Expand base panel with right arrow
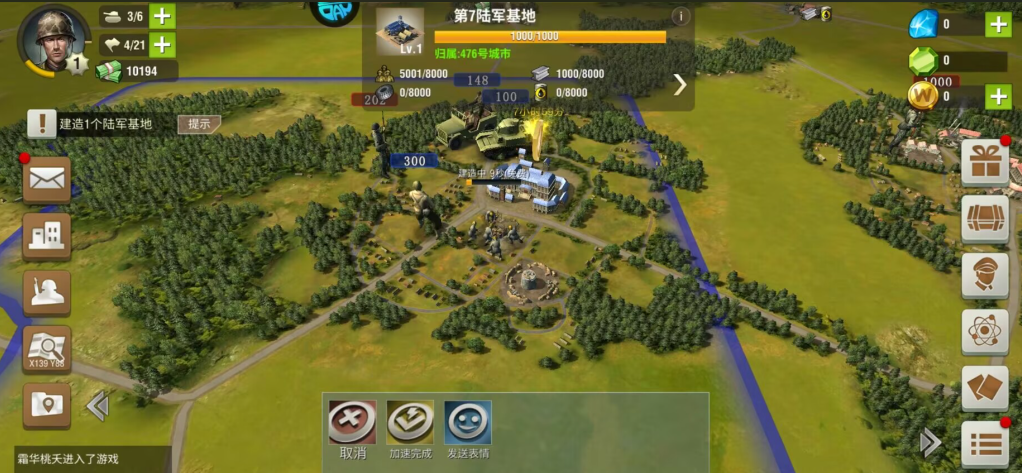Image resolution: width=1022 pixels, height=473 pixels. coord(680,84)
